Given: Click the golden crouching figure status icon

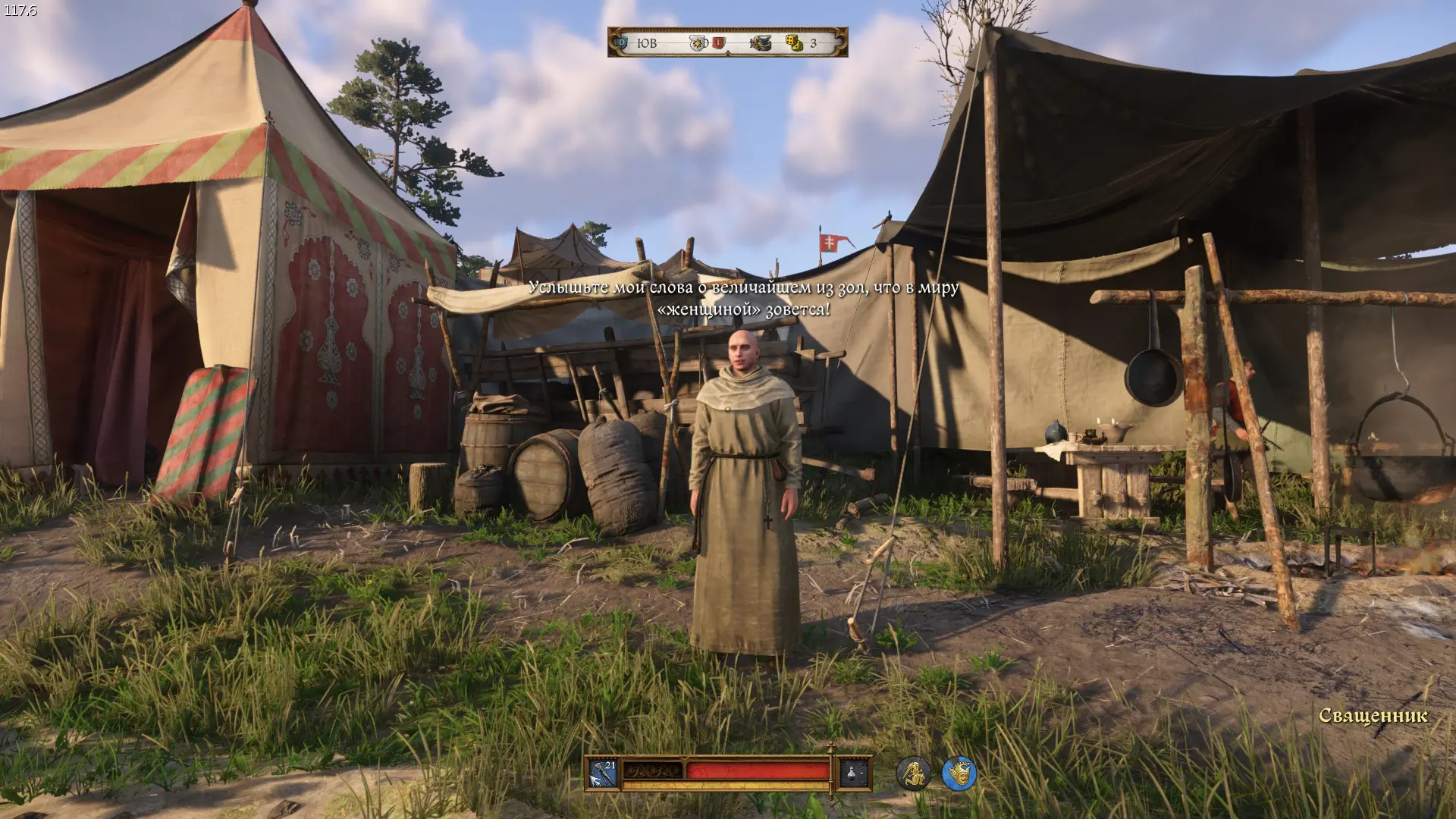Looking at the screenshot, I should (914, 773).
